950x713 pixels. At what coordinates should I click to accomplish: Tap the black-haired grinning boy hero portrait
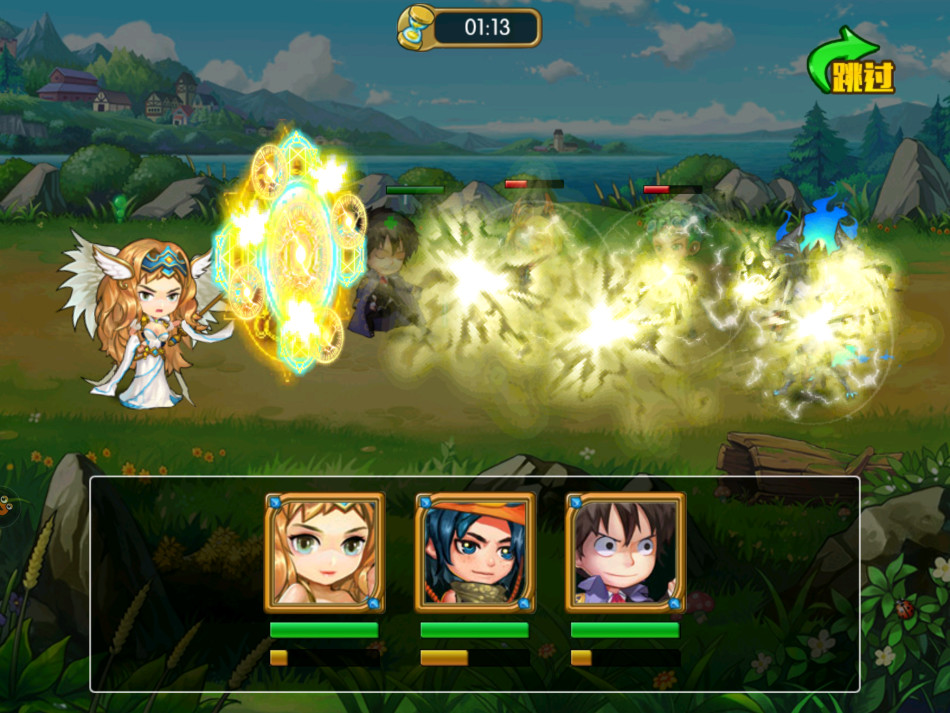(x=624, y=552)
